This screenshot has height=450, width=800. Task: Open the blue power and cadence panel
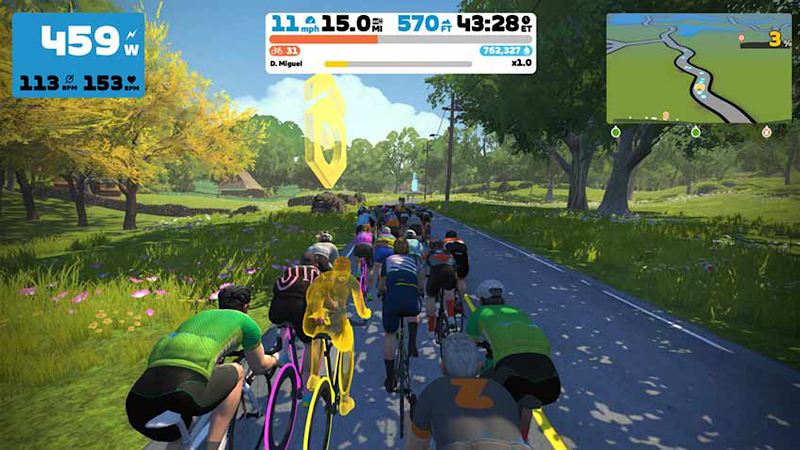(x=78, y=55)
